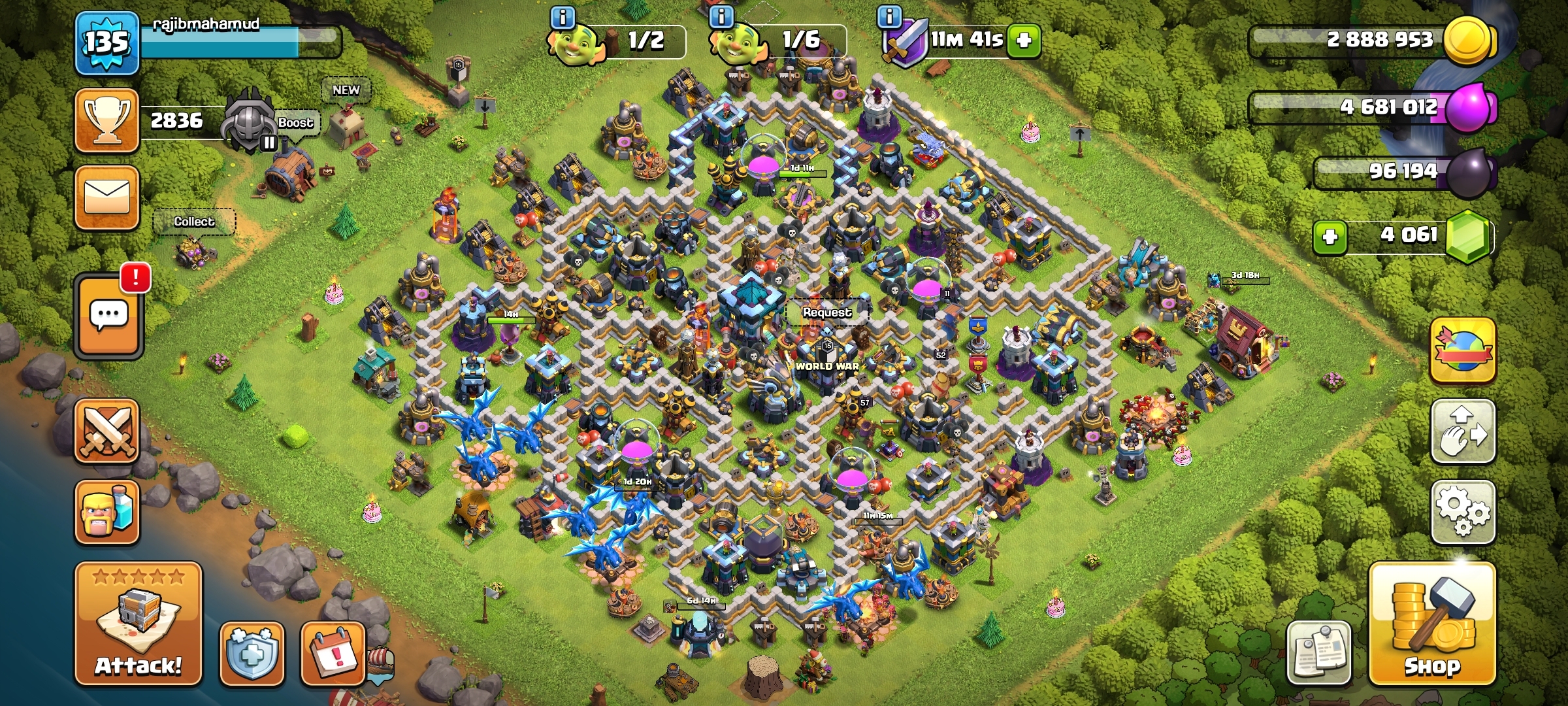The image size is (1568, 706).
Task: Open barbarian army training menu
Action: [107, 512]
